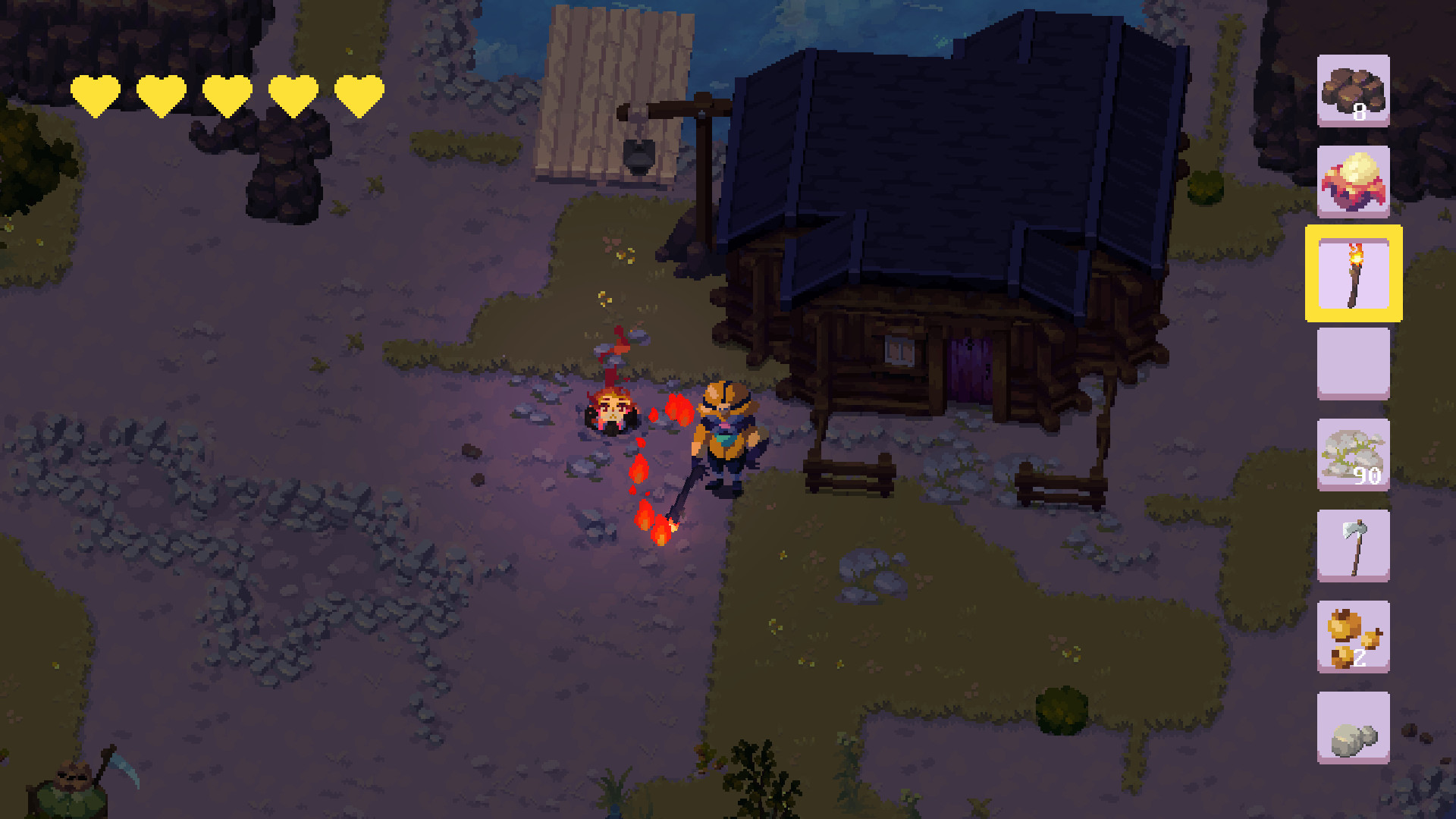1456x819 pixels.
Task: Click the wooden fence beside the cabin
Action: click(x=849, y=474)
